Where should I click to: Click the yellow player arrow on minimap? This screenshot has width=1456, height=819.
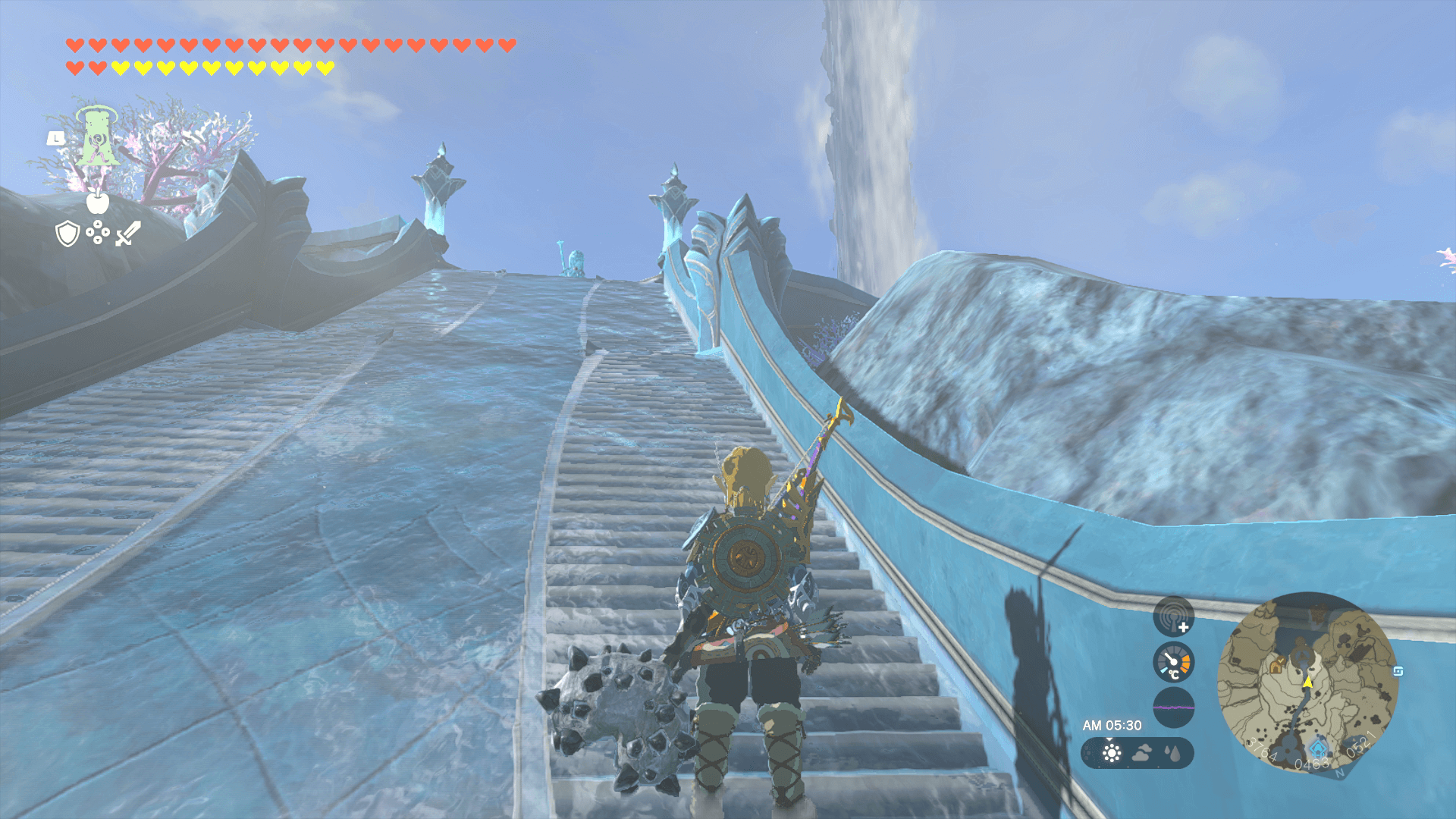click(x=1307, y=682)
